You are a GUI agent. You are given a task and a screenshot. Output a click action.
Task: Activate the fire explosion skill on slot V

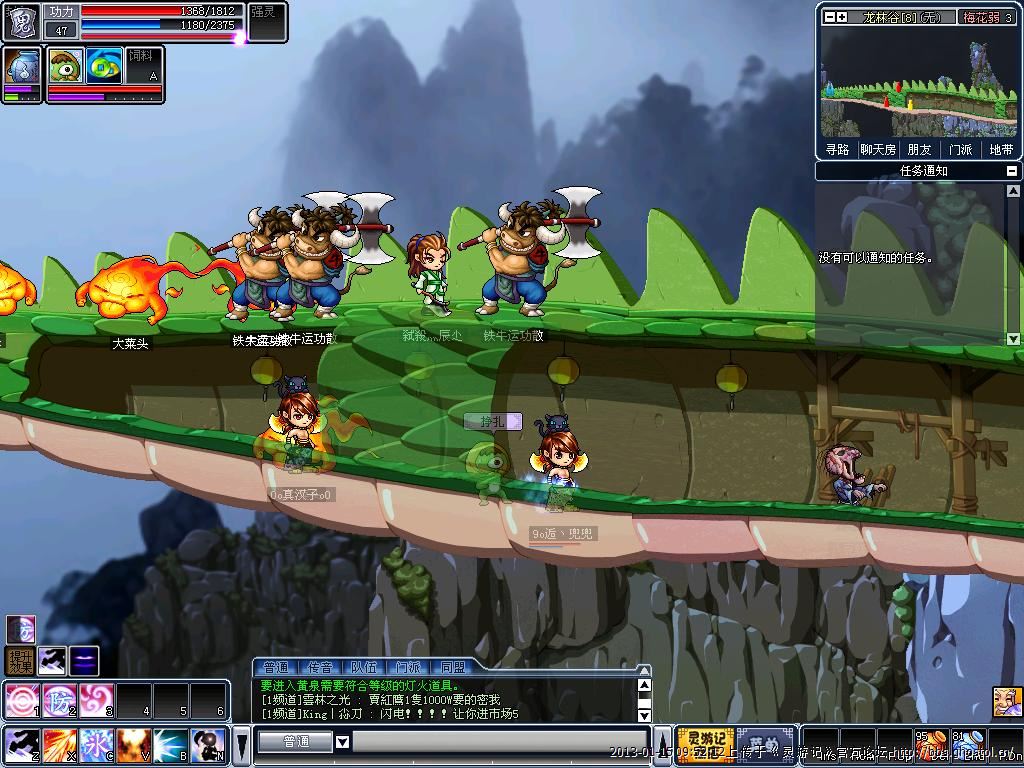(133, 744)
